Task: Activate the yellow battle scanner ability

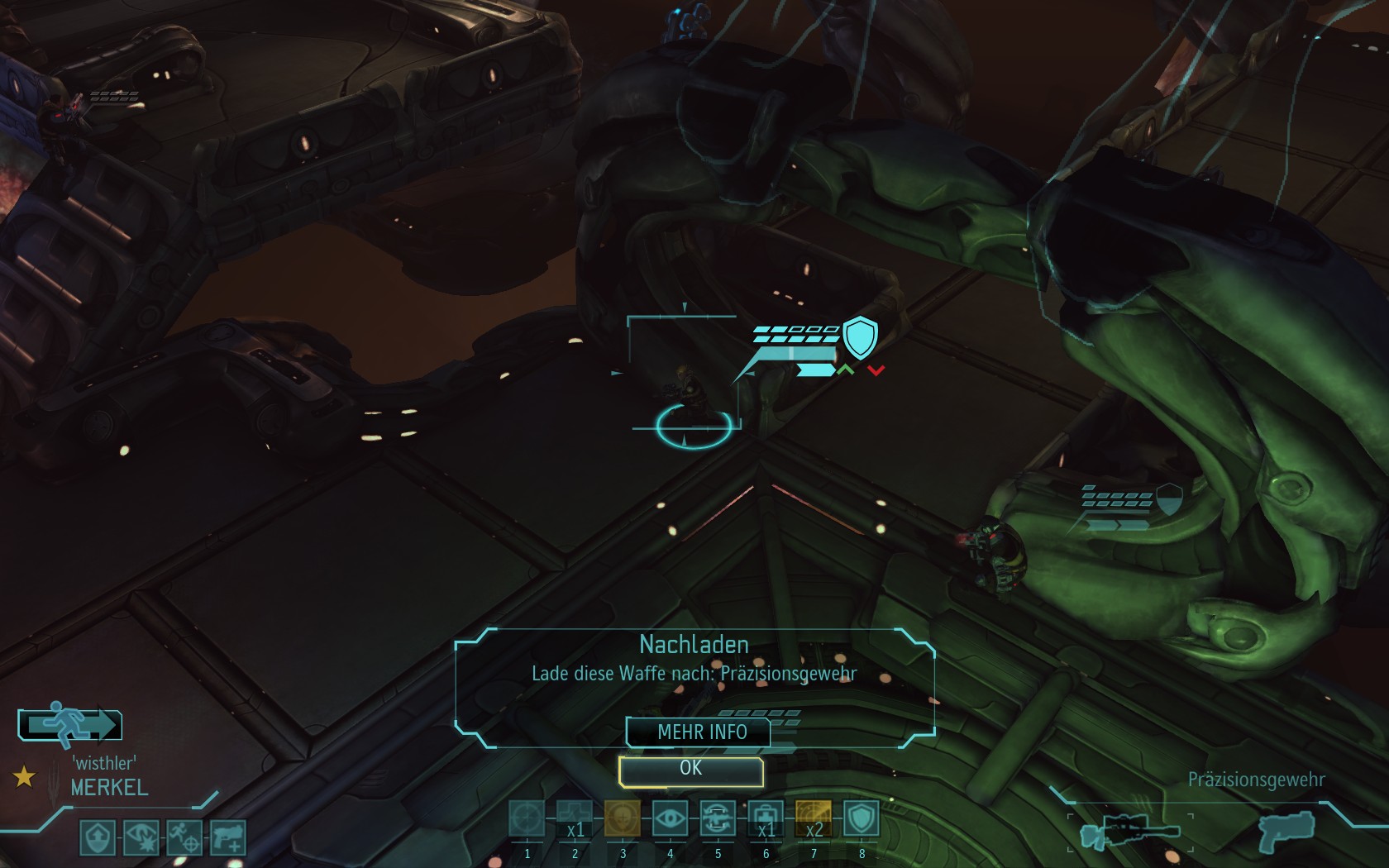Action: 814,819
